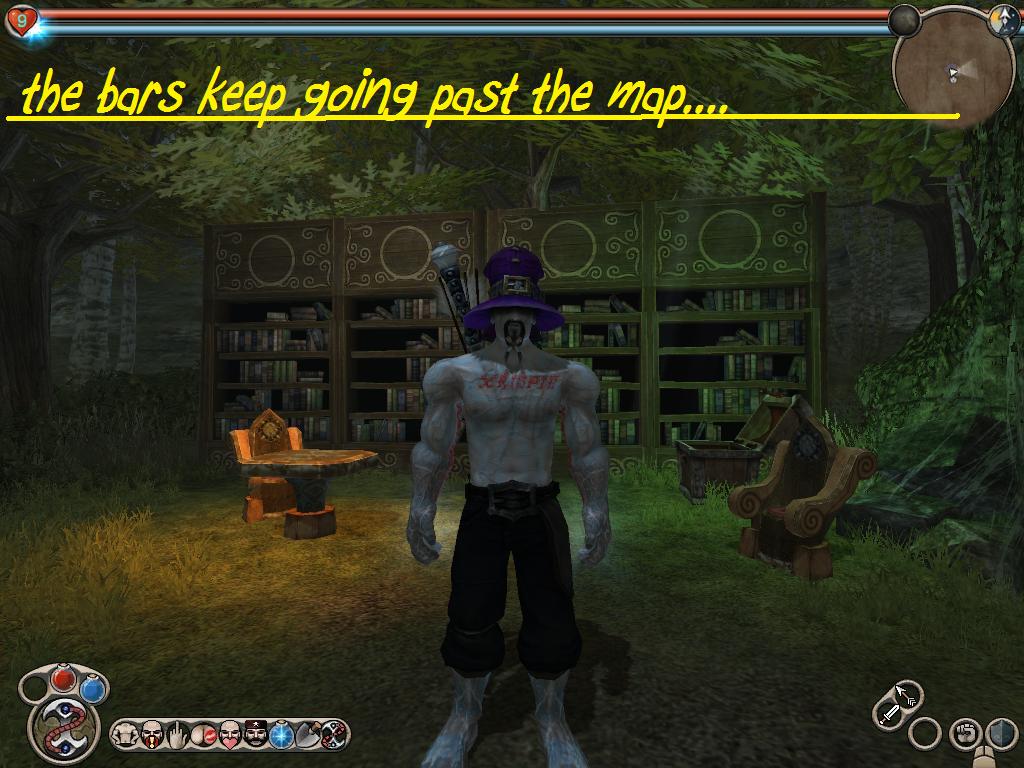Use the glowing blue orb potion
The width and height of the screenshot is (1024, 768).
tap(282, 735)
